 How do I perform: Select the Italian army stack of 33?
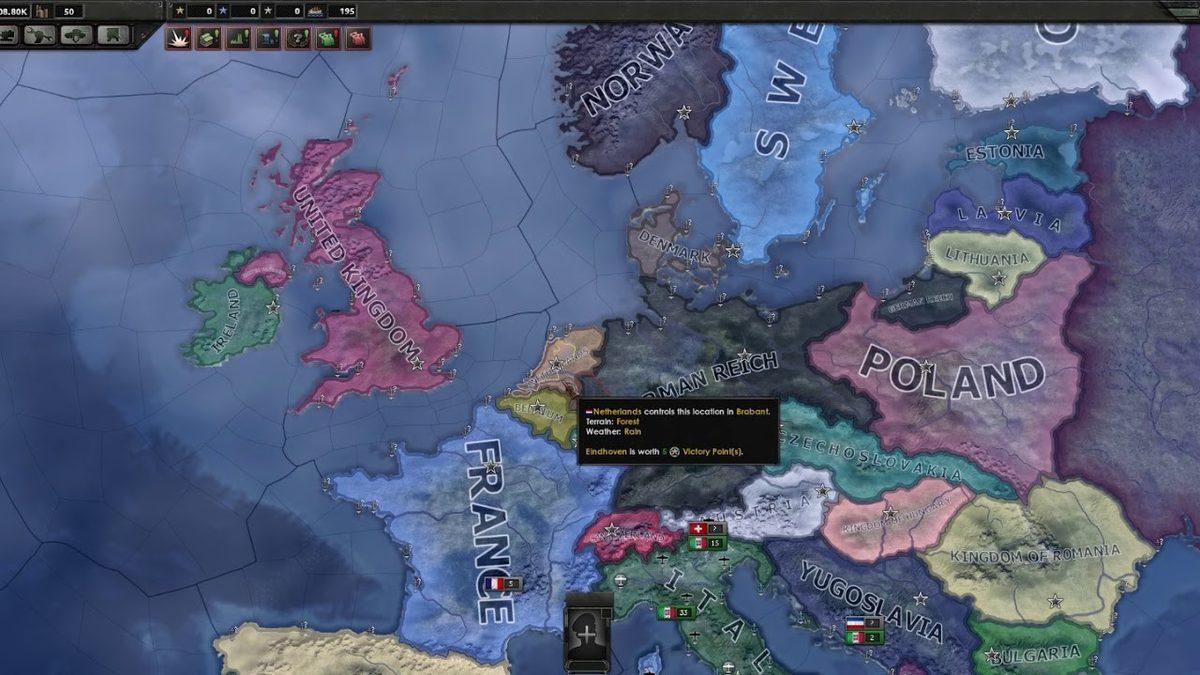(676, 613)
